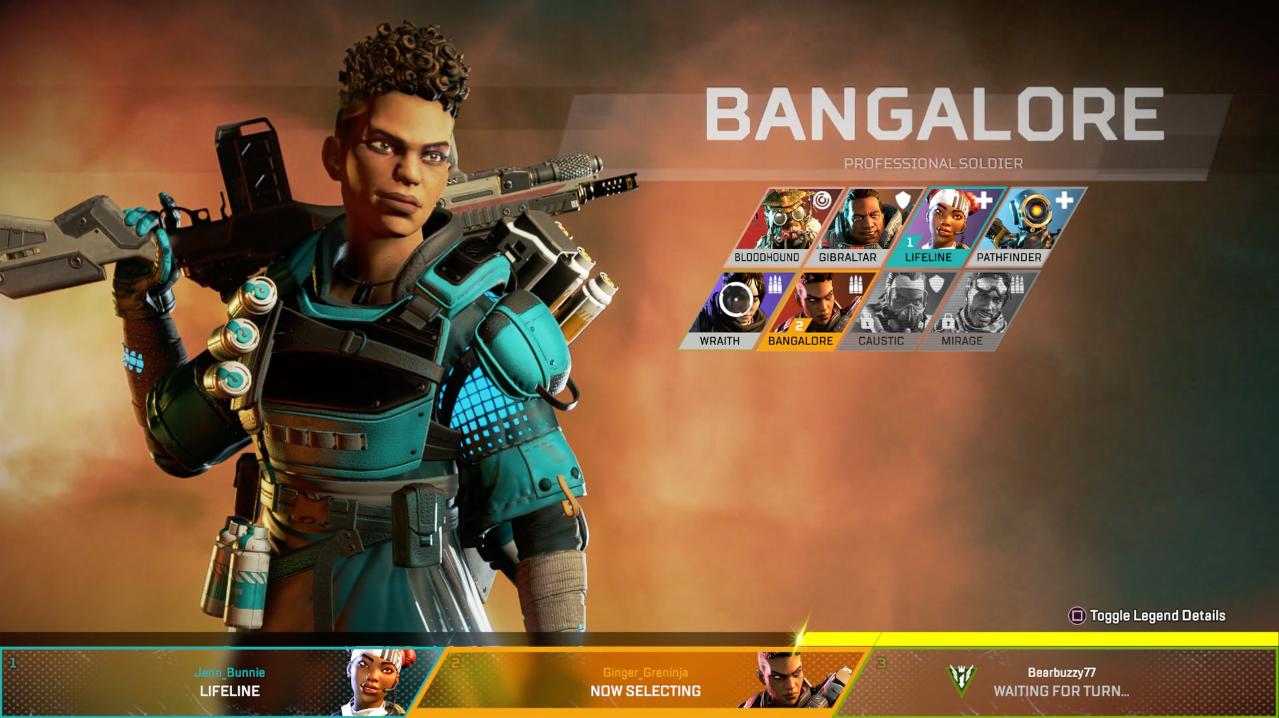
Task: Open Ginger_Greninja's now-selecting player banner
Action: [x=640, y=681]
